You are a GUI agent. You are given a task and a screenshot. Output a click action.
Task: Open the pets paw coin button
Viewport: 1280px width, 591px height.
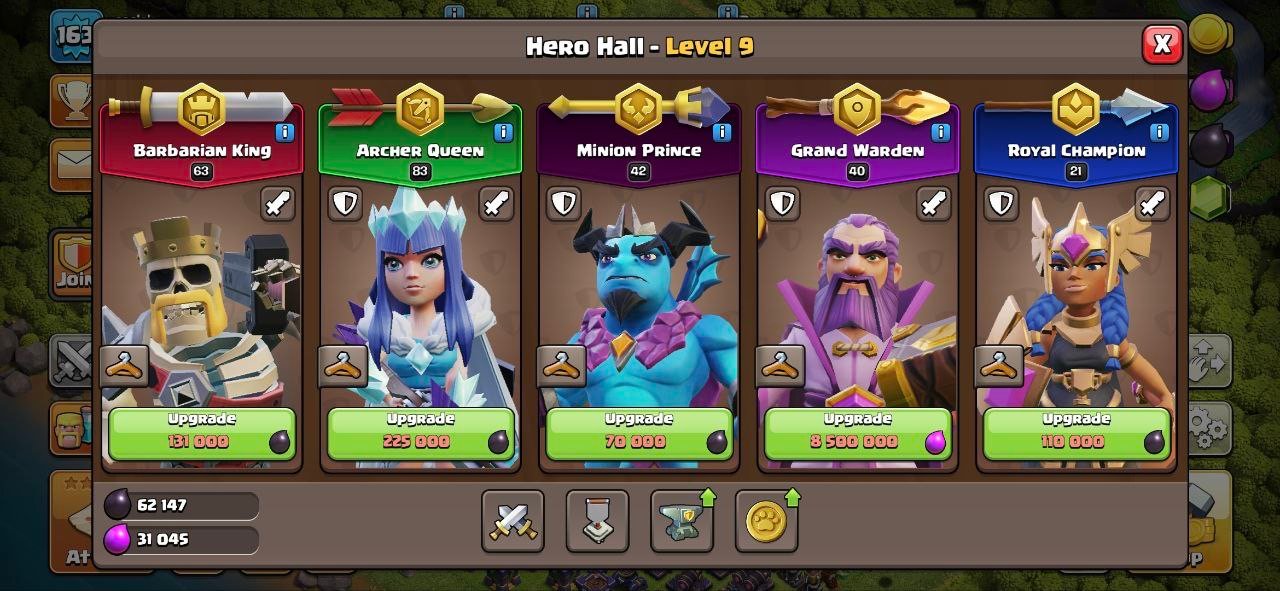point(766,521)
